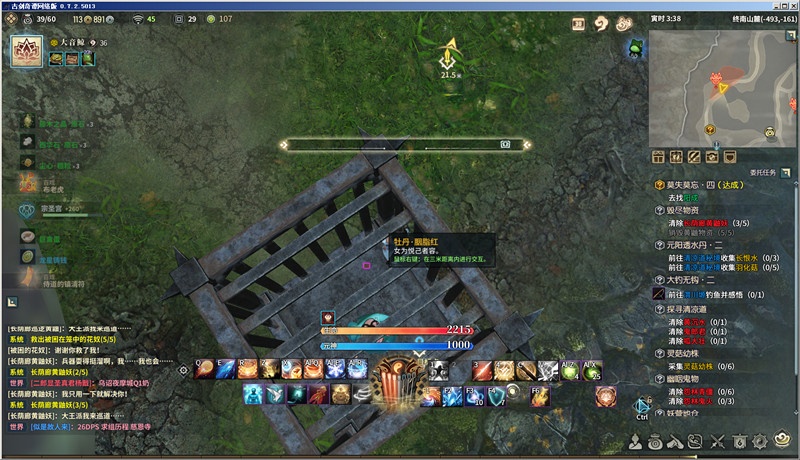The image size is (800, 460).
Task: Select the 莫失莫忘·四 quest entry
Action: tap(705, 185)
